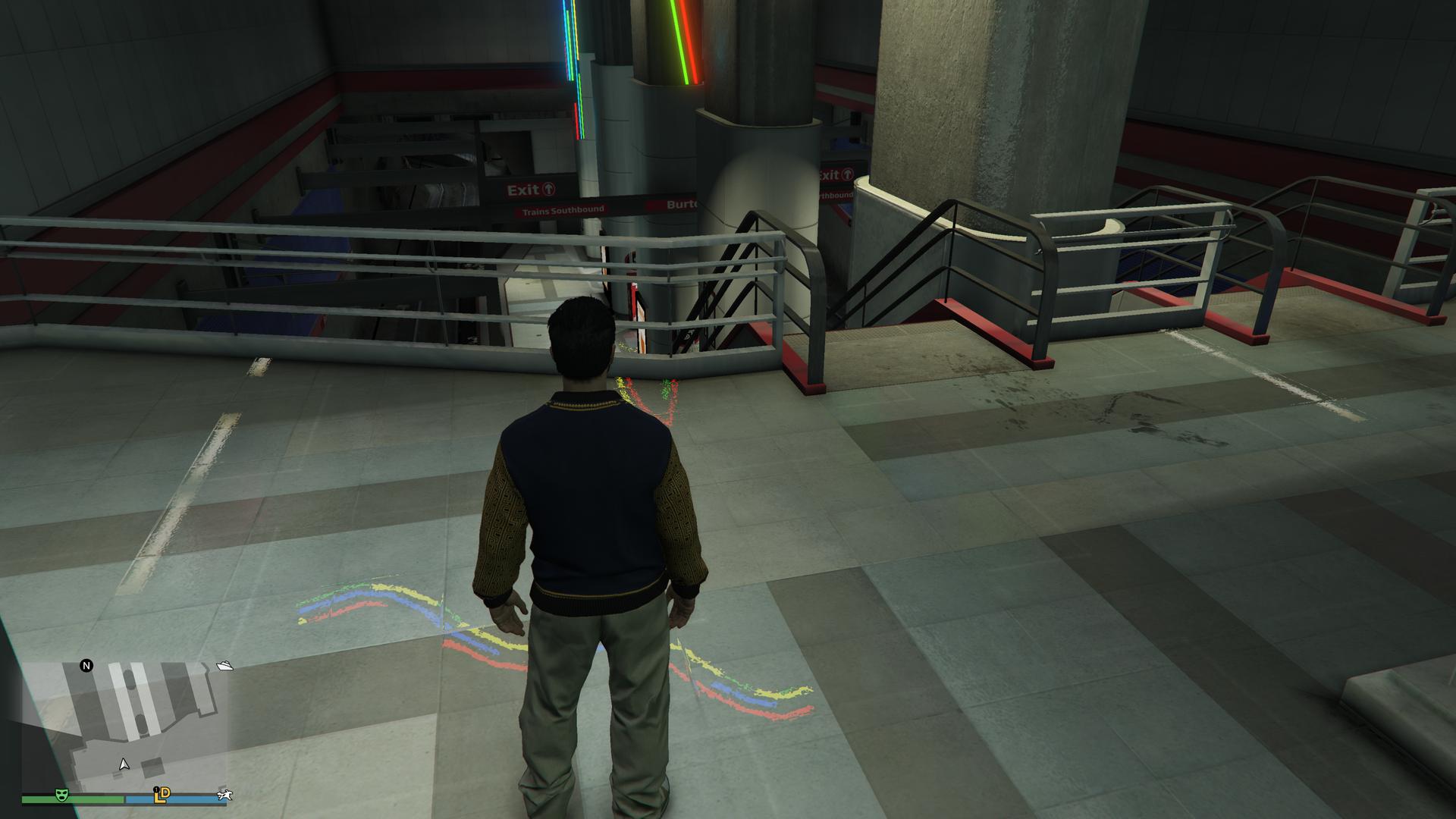1456x819 pixels.
Task: Click the yacht blip on the minimap
Action: [224, 666]
